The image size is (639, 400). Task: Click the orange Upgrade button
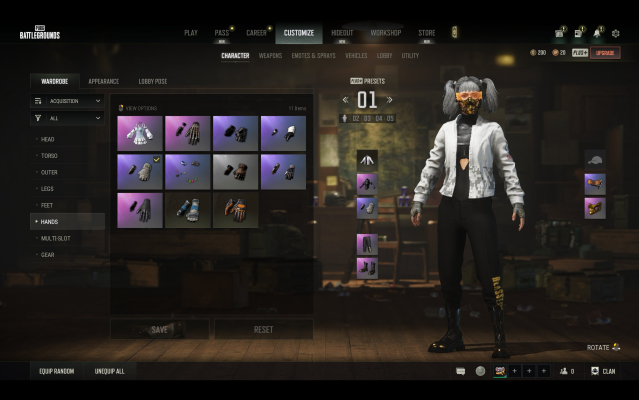pyautogui.click(x=605, y=52)
